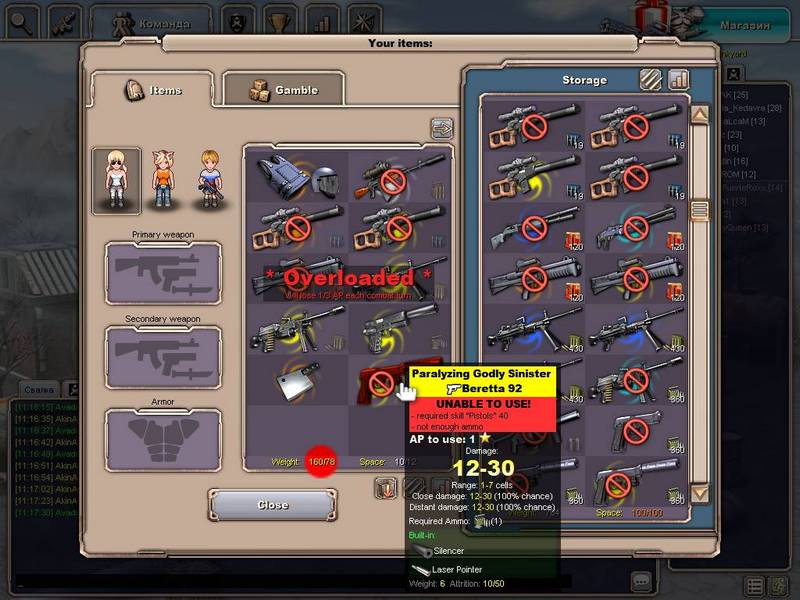Screen dimensions: 800x600
Task: Open the Команда team menu
Action: [150, 21]
